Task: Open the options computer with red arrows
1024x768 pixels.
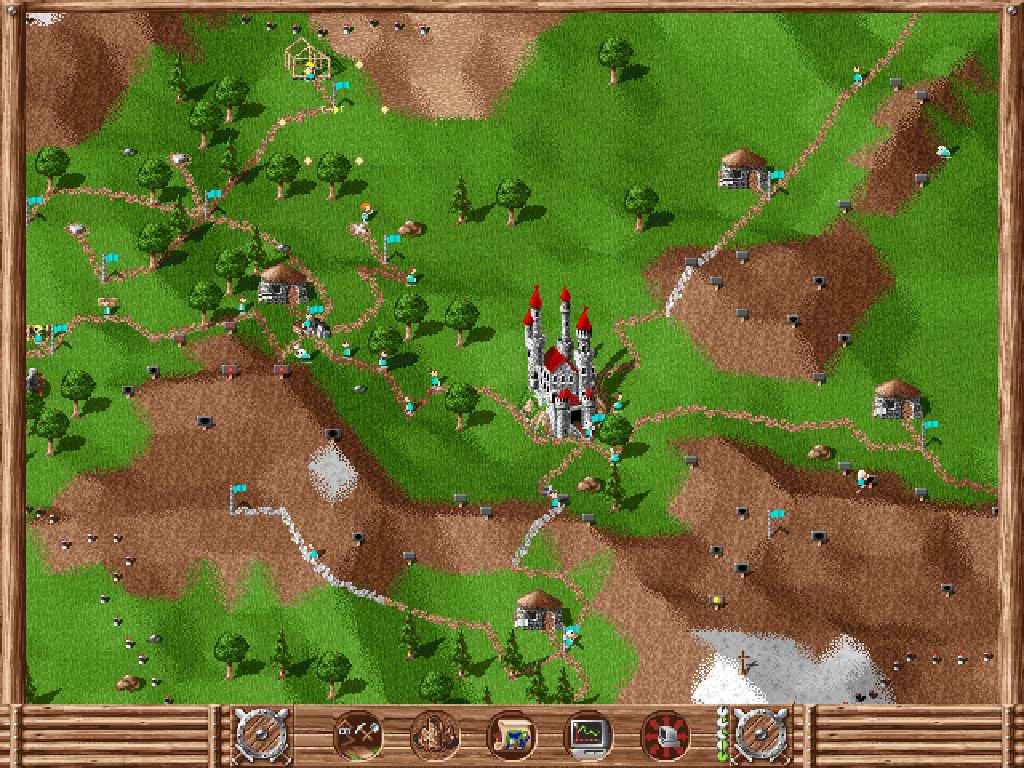Action: pos(665,736)
